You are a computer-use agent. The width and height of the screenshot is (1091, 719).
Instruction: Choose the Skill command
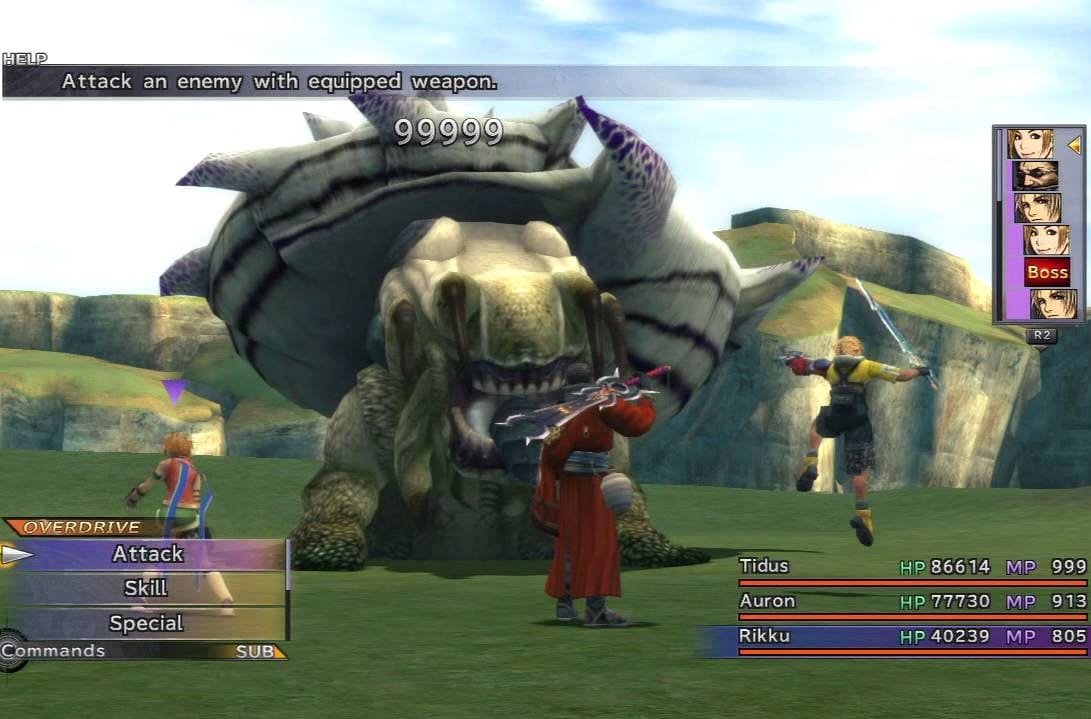[146, 589]
